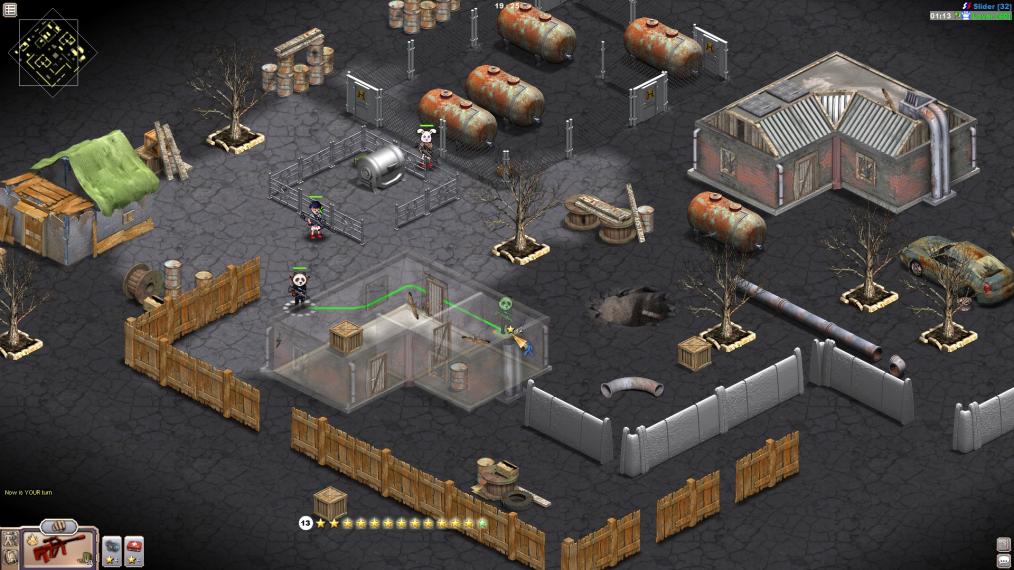Open the chat speech-bubble button

(x=1003, y=560)
